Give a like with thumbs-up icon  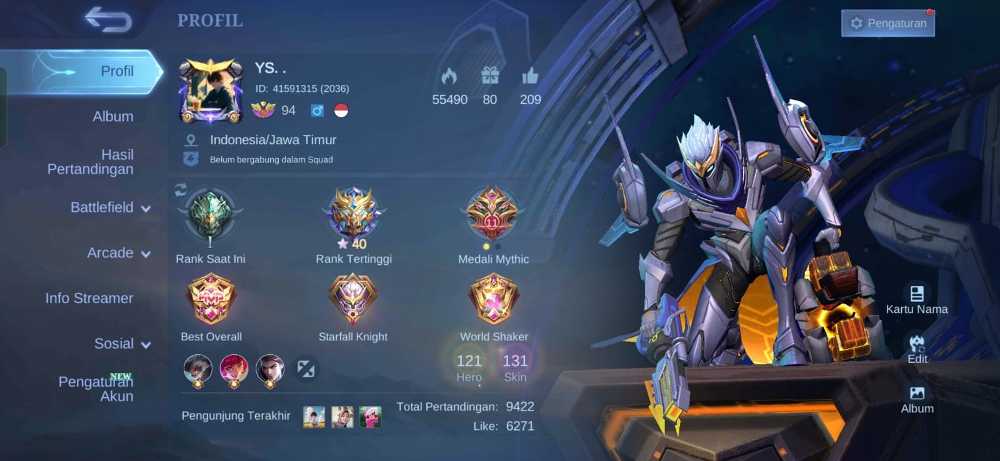[x=530, y=77]
